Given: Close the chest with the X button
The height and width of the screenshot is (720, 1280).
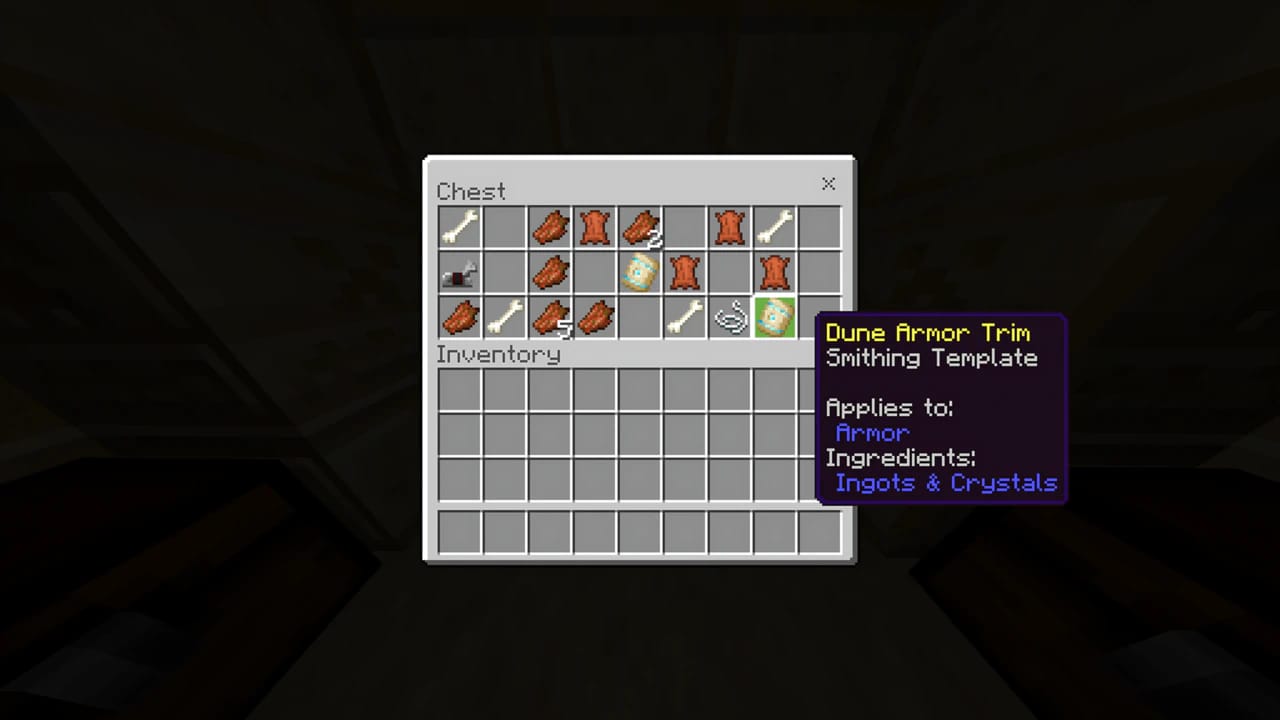Looking at the screenshot, I should coord(828,184).
